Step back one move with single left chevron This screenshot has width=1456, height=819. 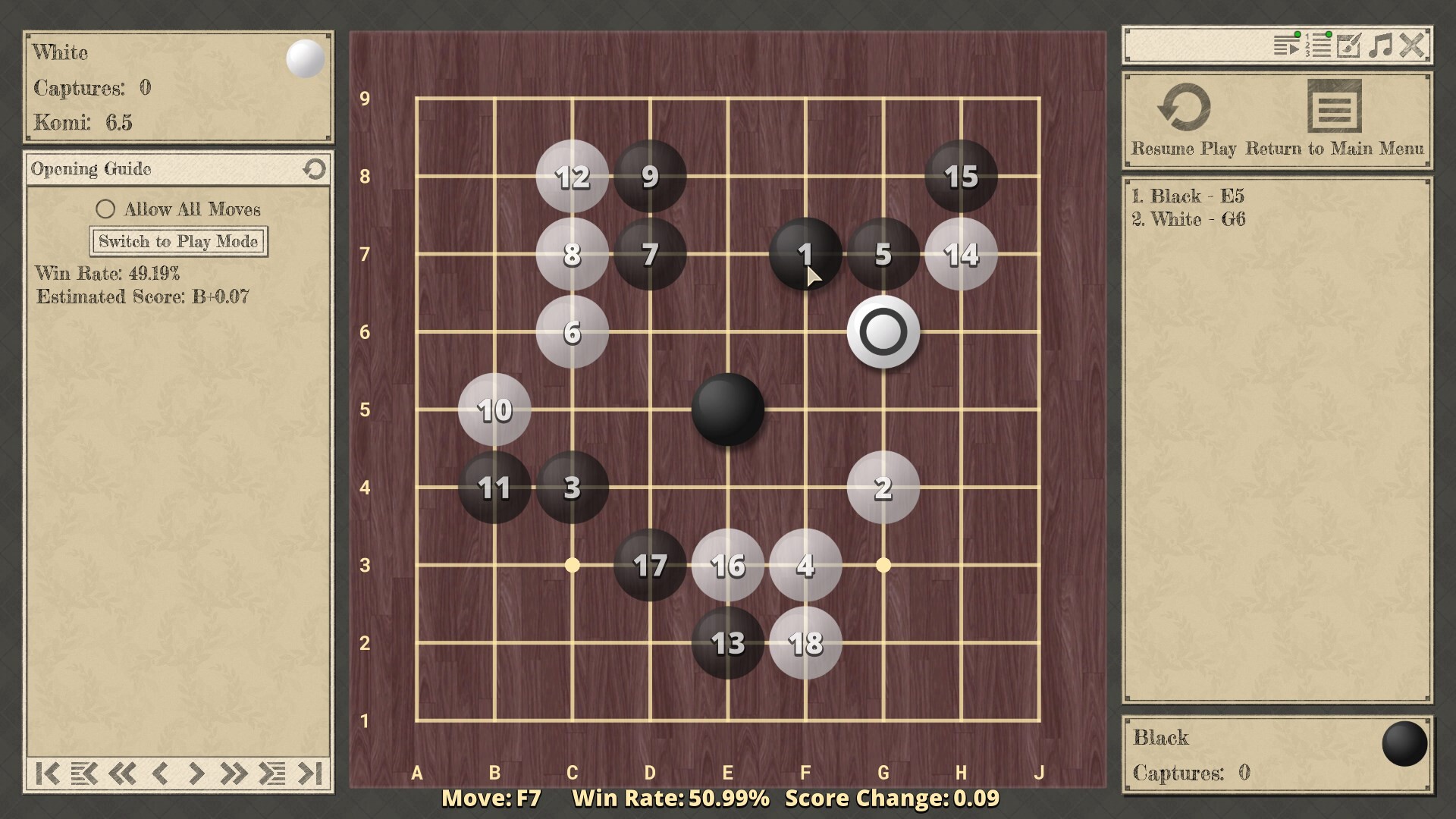pyautogui.click(x=161, y=775)
